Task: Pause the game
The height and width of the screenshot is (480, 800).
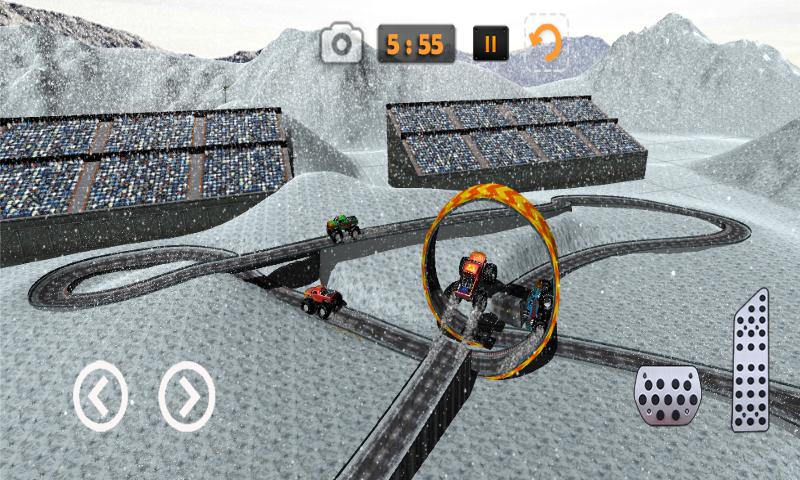Action: coord(490,44)
